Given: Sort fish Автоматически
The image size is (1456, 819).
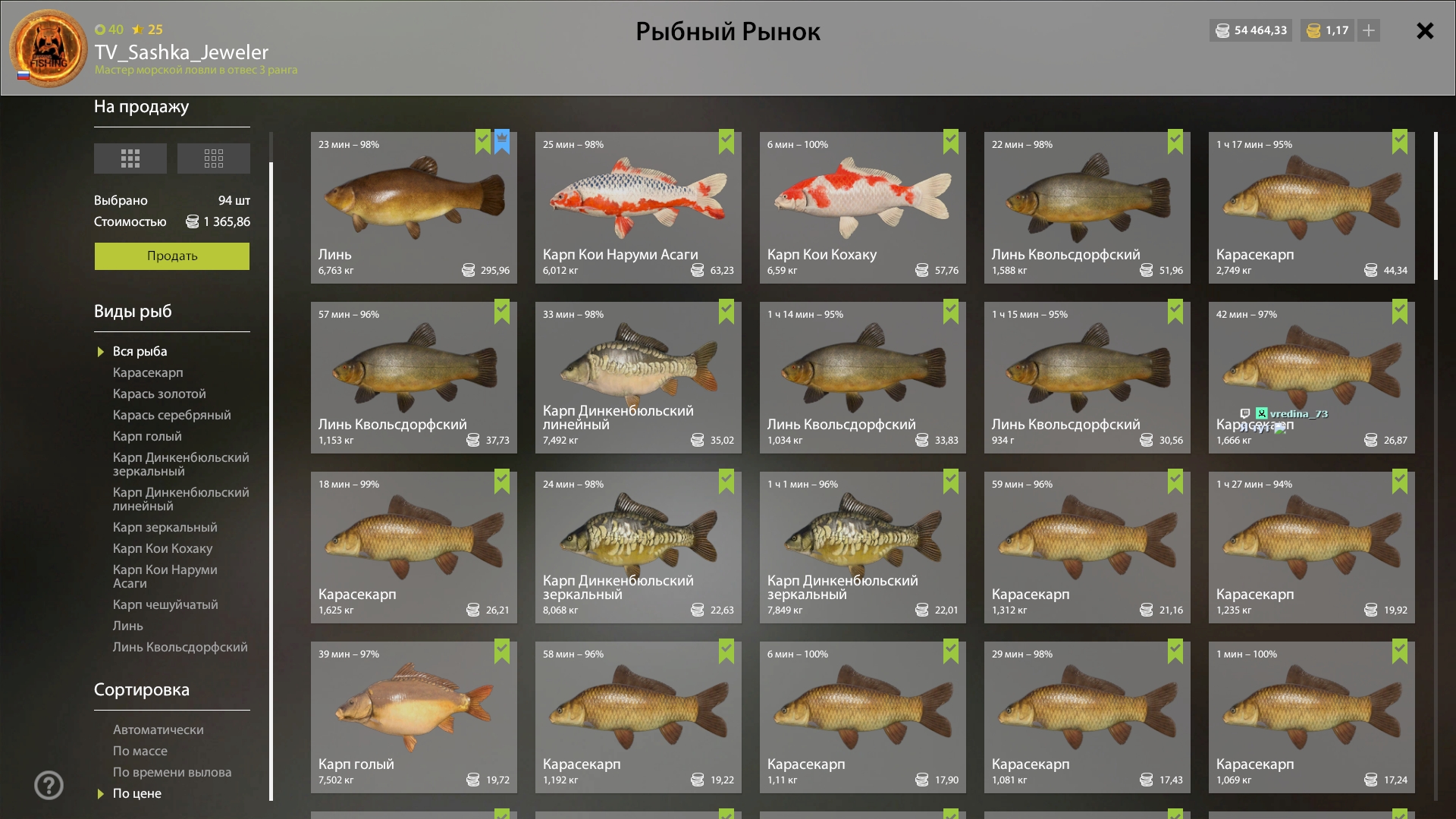Looking at the screenshot, I should [x=158, y=730].
